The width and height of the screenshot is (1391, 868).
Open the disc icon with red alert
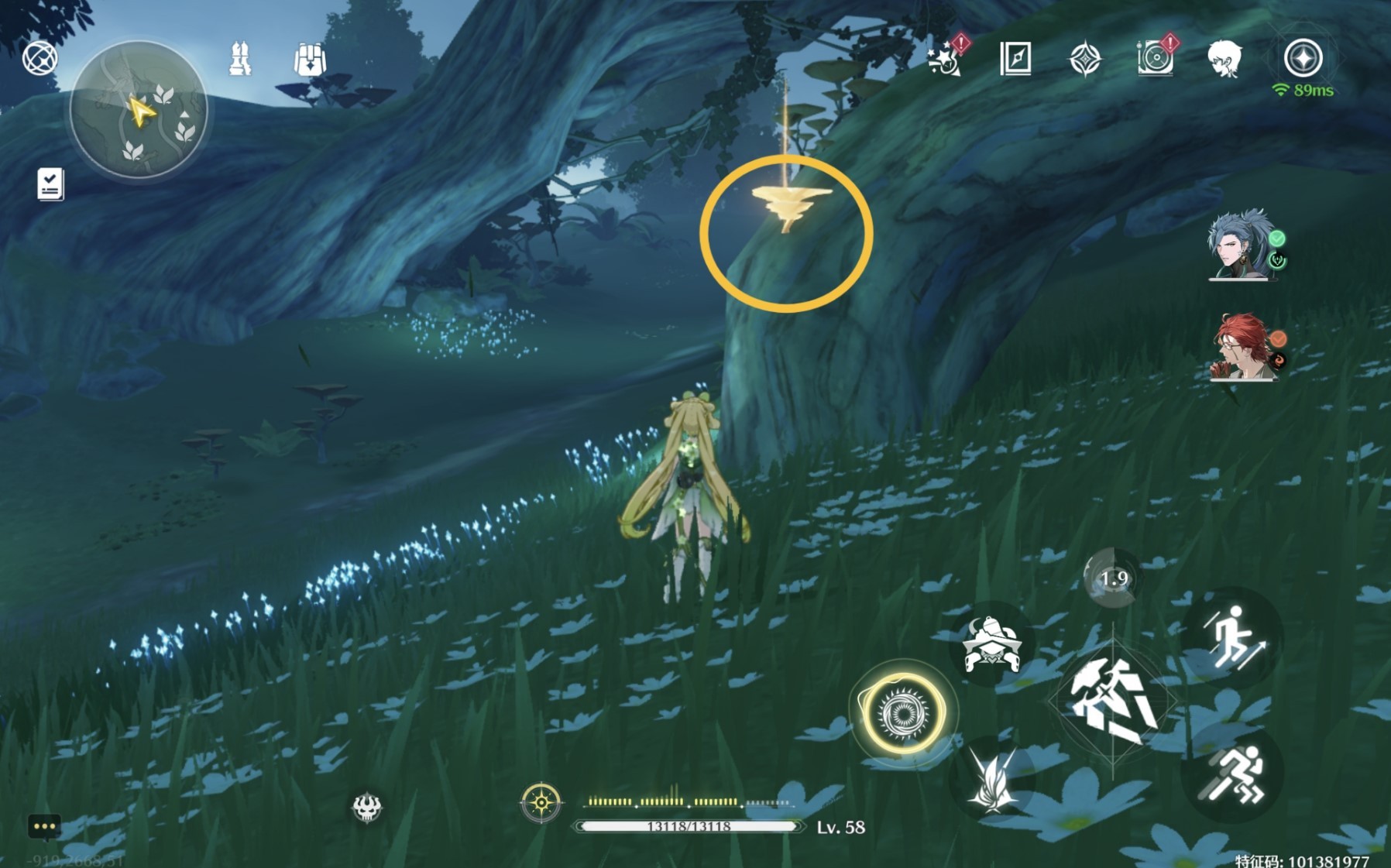pyautogui.click(x=1155, y=58)
